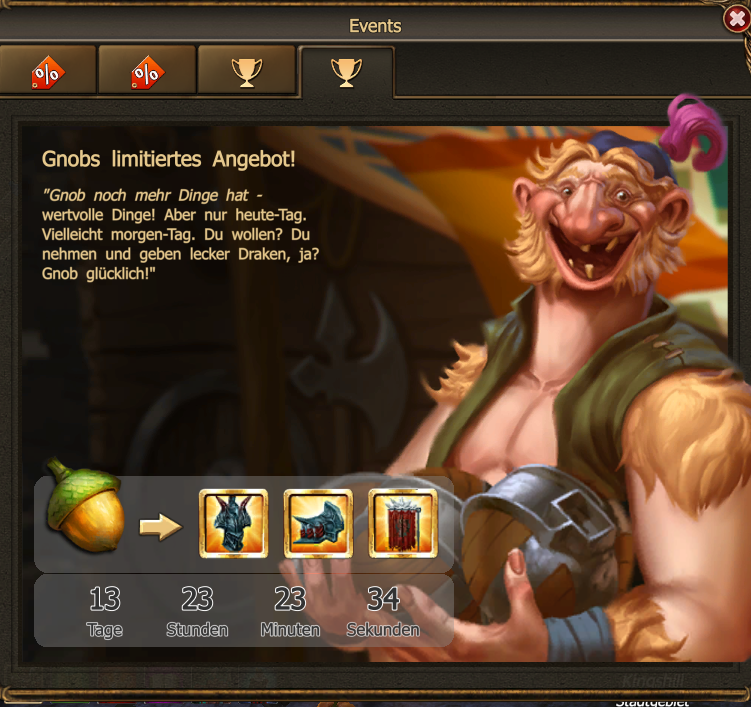Viewport: 751px width, 707px height.
Task: Inspect the red banner reward
Action: [403, 523]
